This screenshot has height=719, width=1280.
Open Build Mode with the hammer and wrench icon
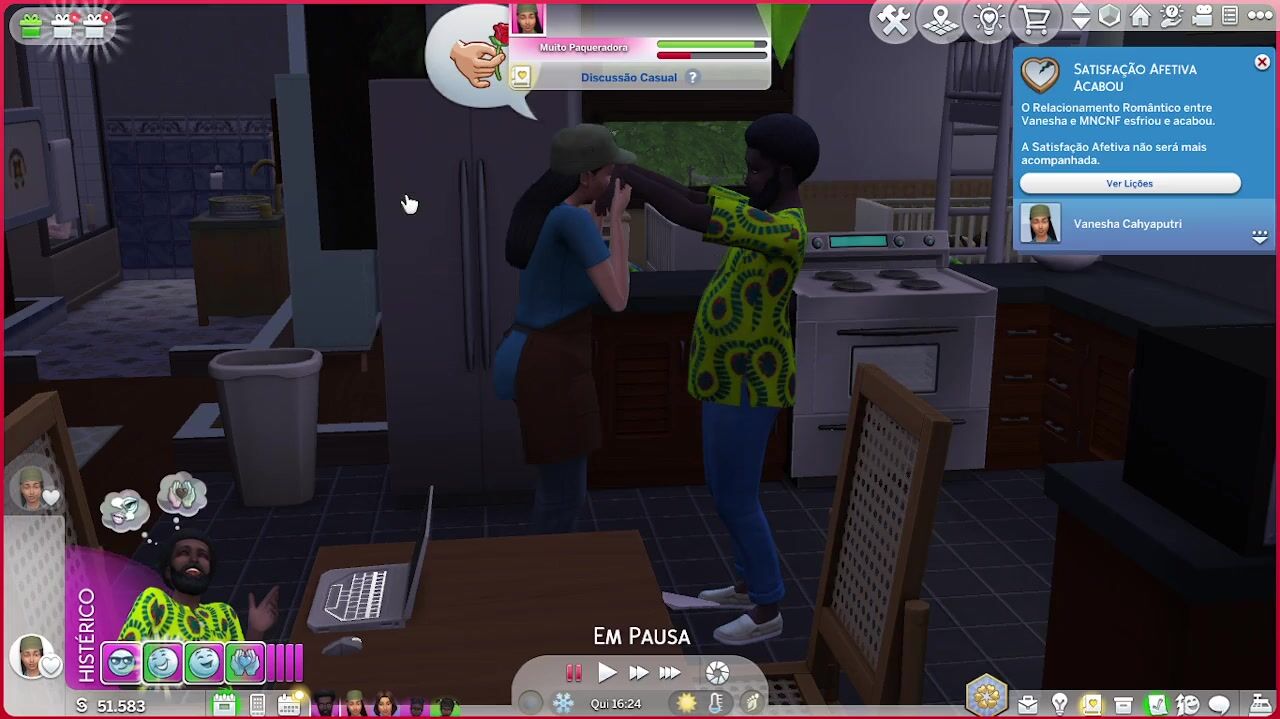pyautogui.click(x=893, y=20)
